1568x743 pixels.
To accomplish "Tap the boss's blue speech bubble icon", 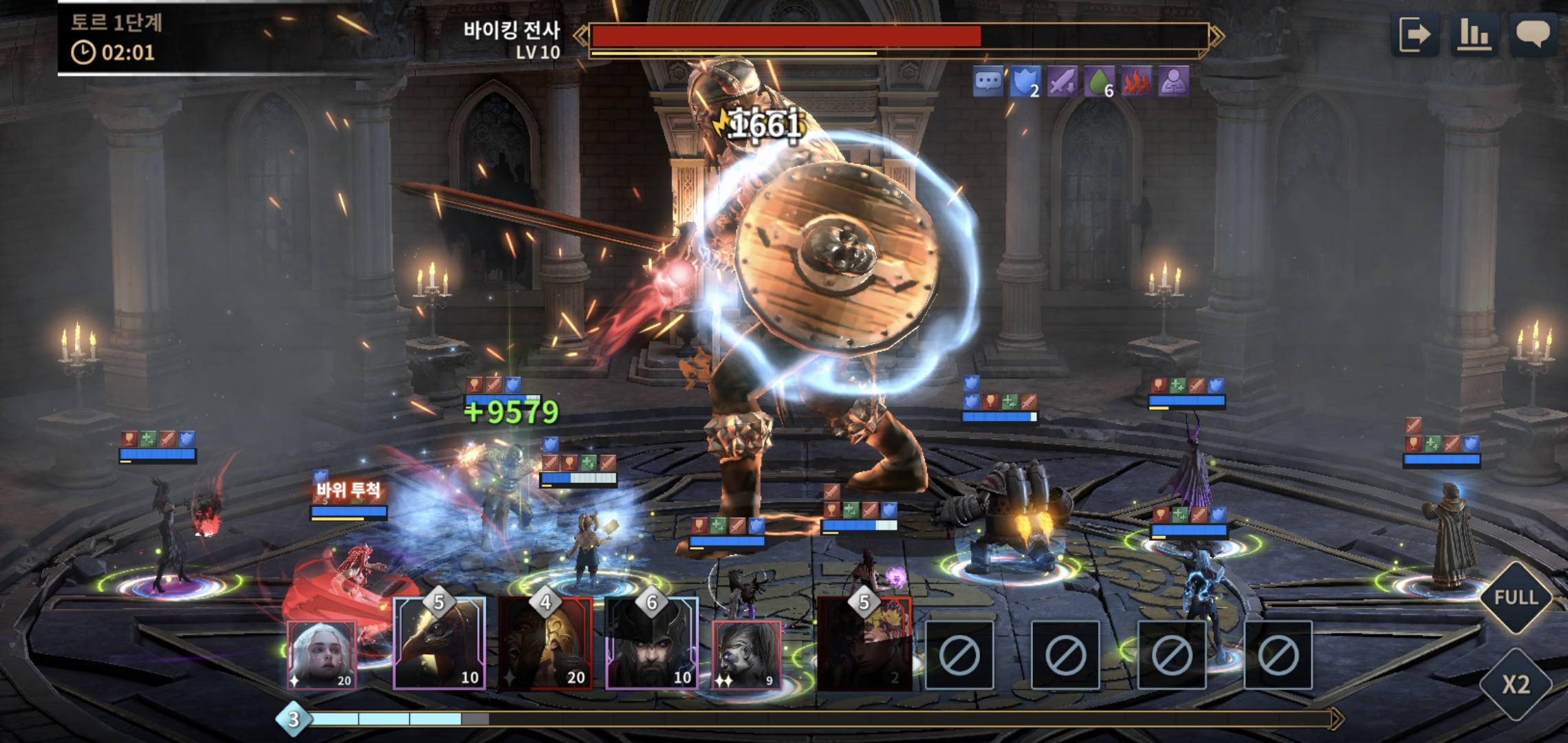I will click(x=988, y=83).
